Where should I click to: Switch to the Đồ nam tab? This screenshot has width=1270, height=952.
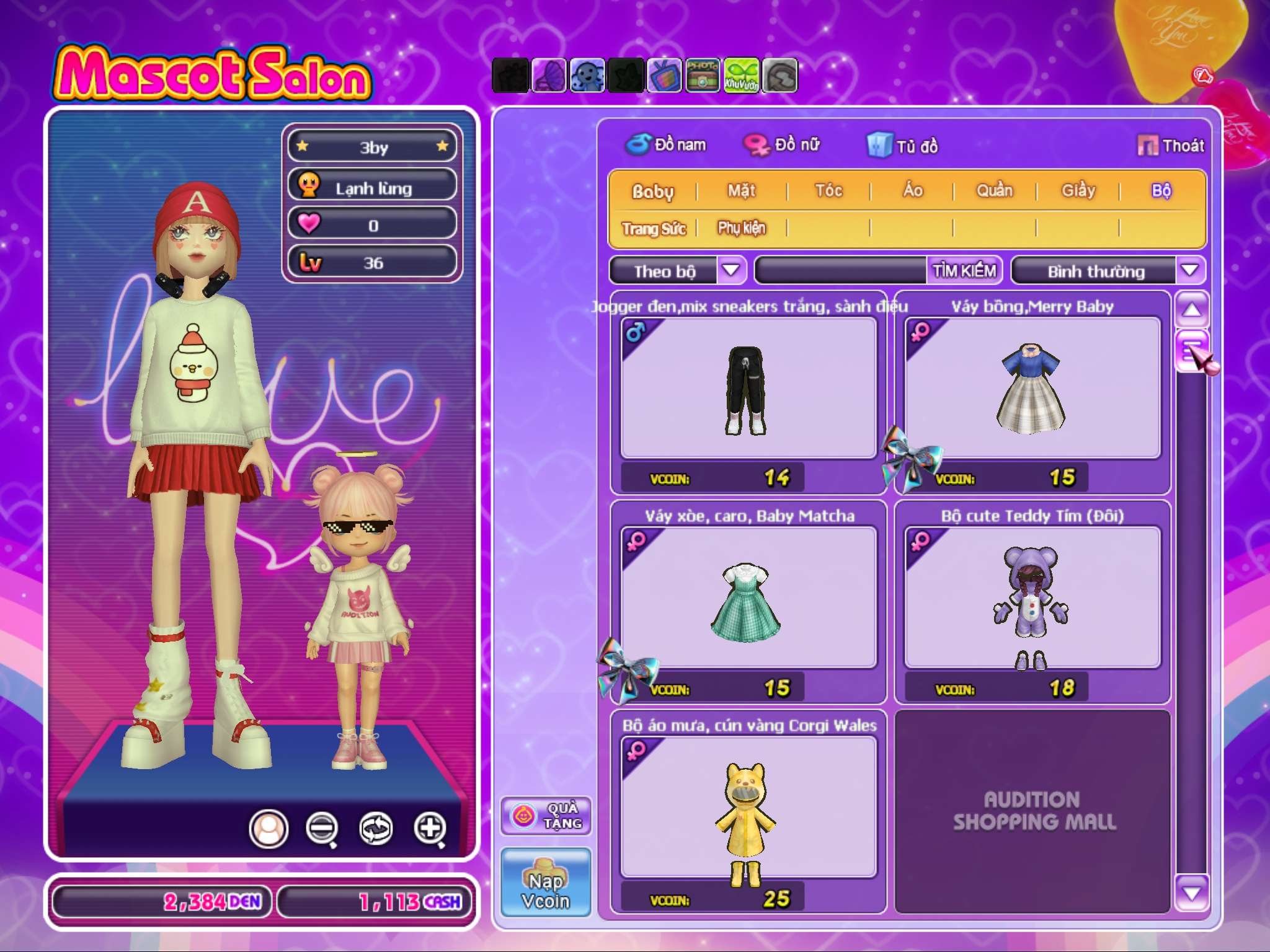(x=666, y=145)
